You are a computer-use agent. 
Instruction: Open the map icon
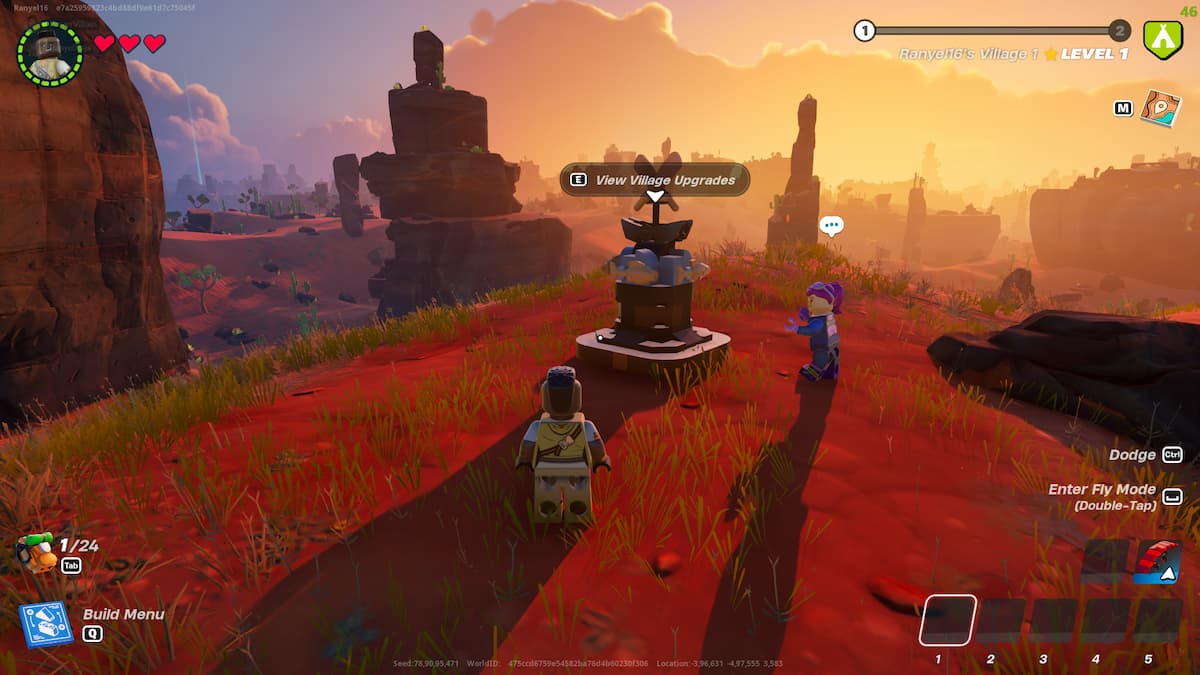pyautogui.click(x=1161, y=108)
